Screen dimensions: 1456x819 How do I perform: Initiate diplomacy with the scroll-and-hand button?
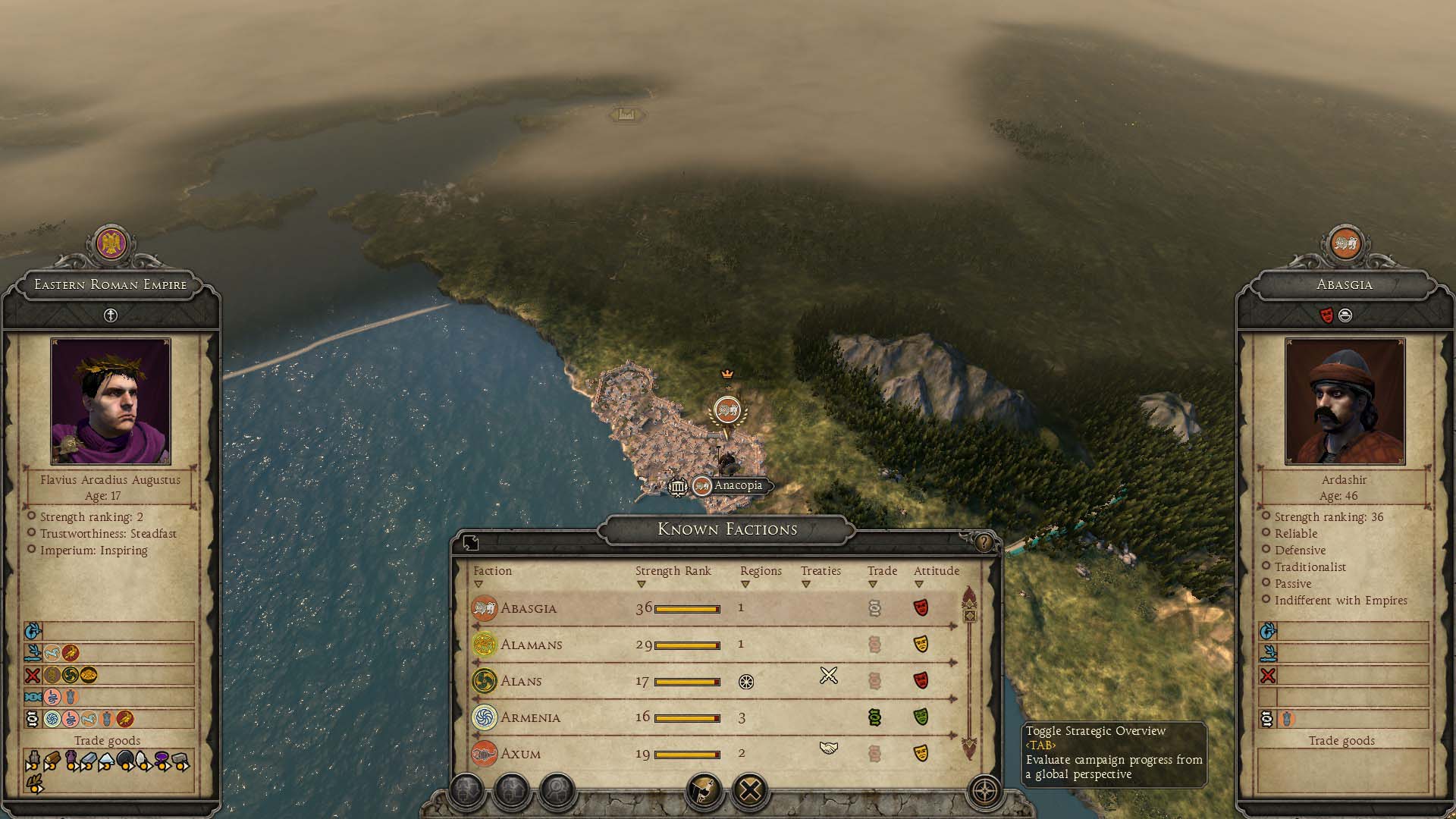(x=704, y=791)
